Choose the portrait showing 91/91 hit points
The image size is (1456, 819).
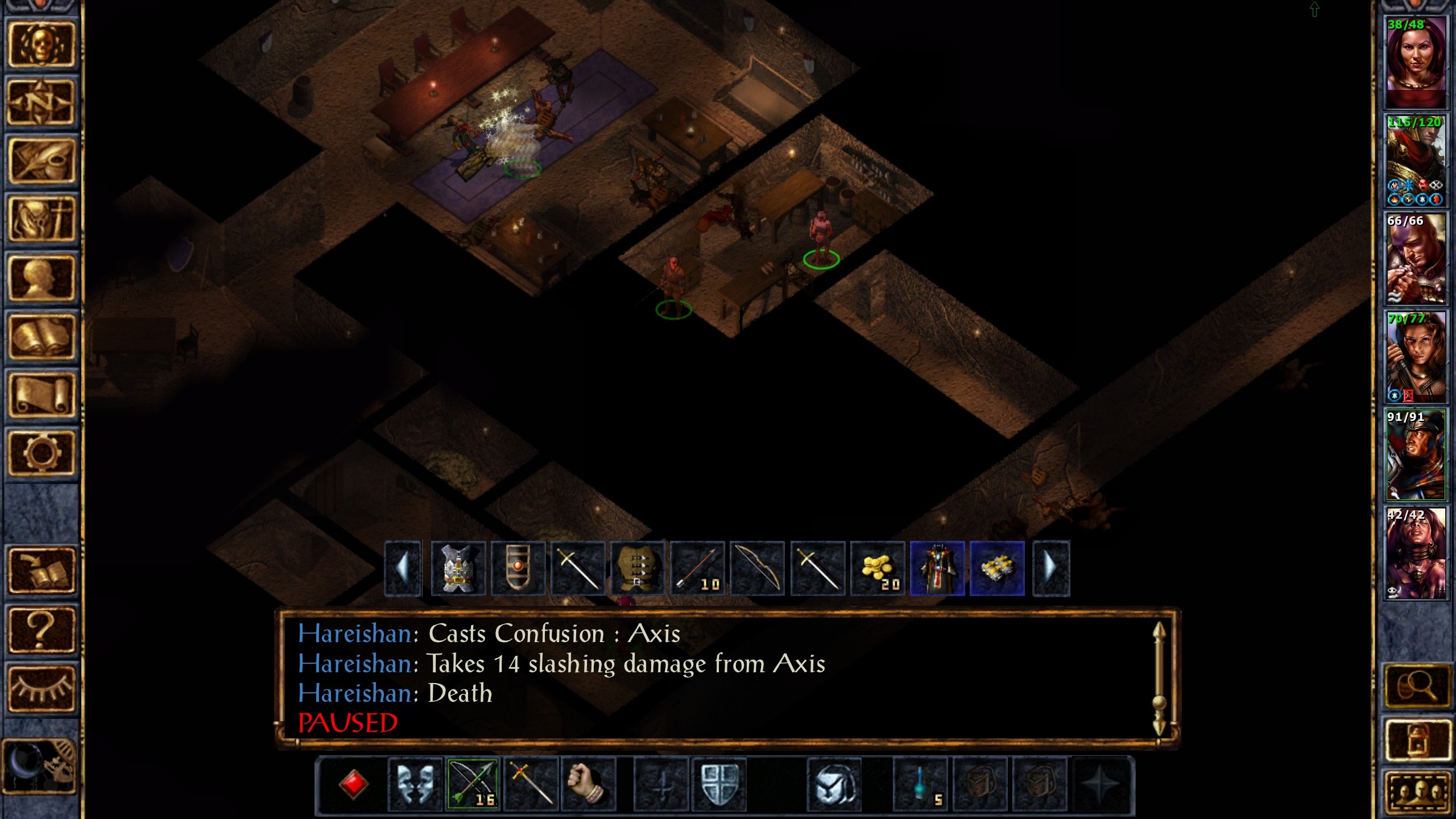click(x=1415, y=454)
